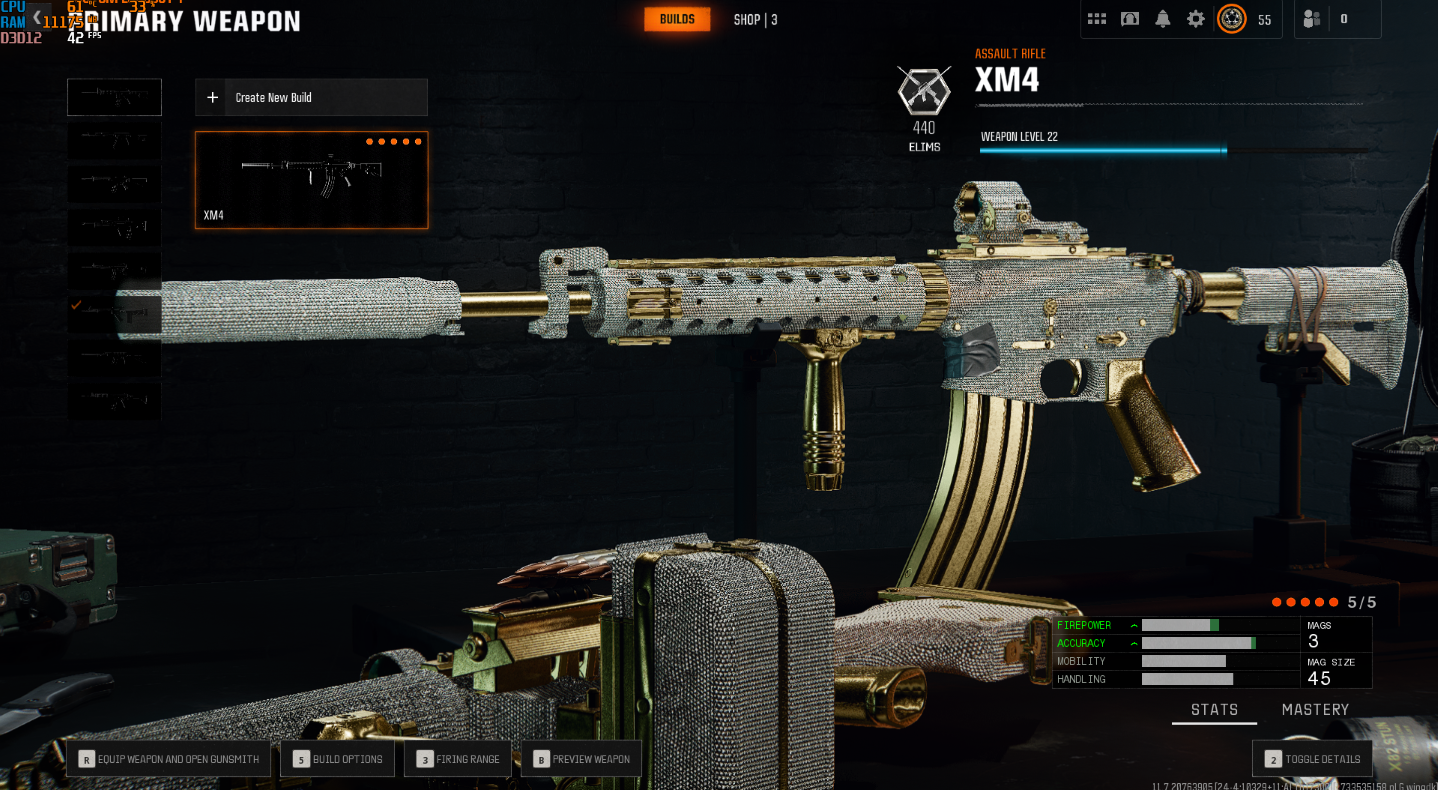Select the BUILDS tab
Image resolution: width=1438 pixels, height=790 pixels.
pyautogui.click(x=677, y=18)
